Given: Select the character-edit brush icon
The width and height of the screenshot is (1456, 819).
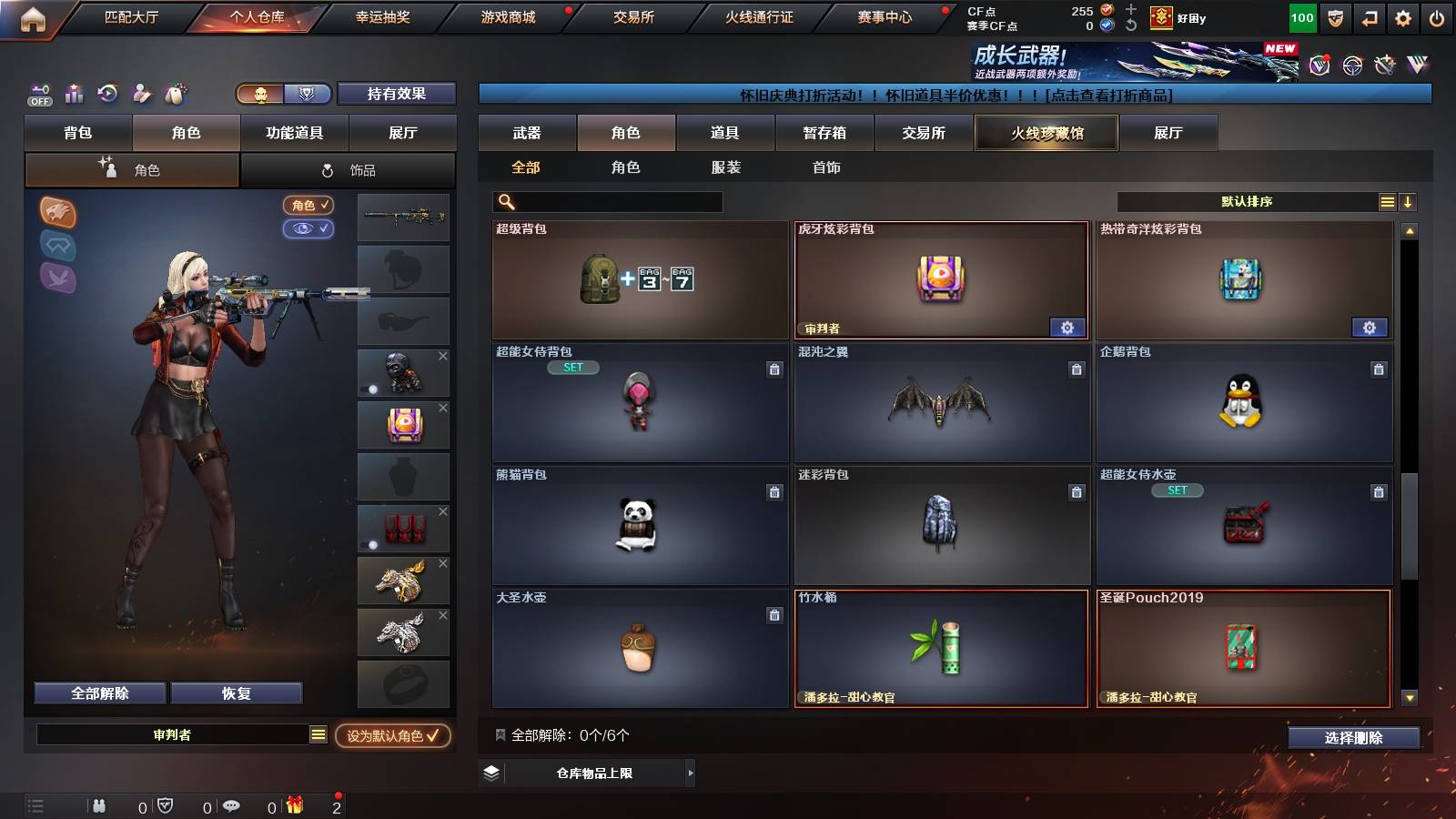Looking at the screenshot, I should point(141,93).
